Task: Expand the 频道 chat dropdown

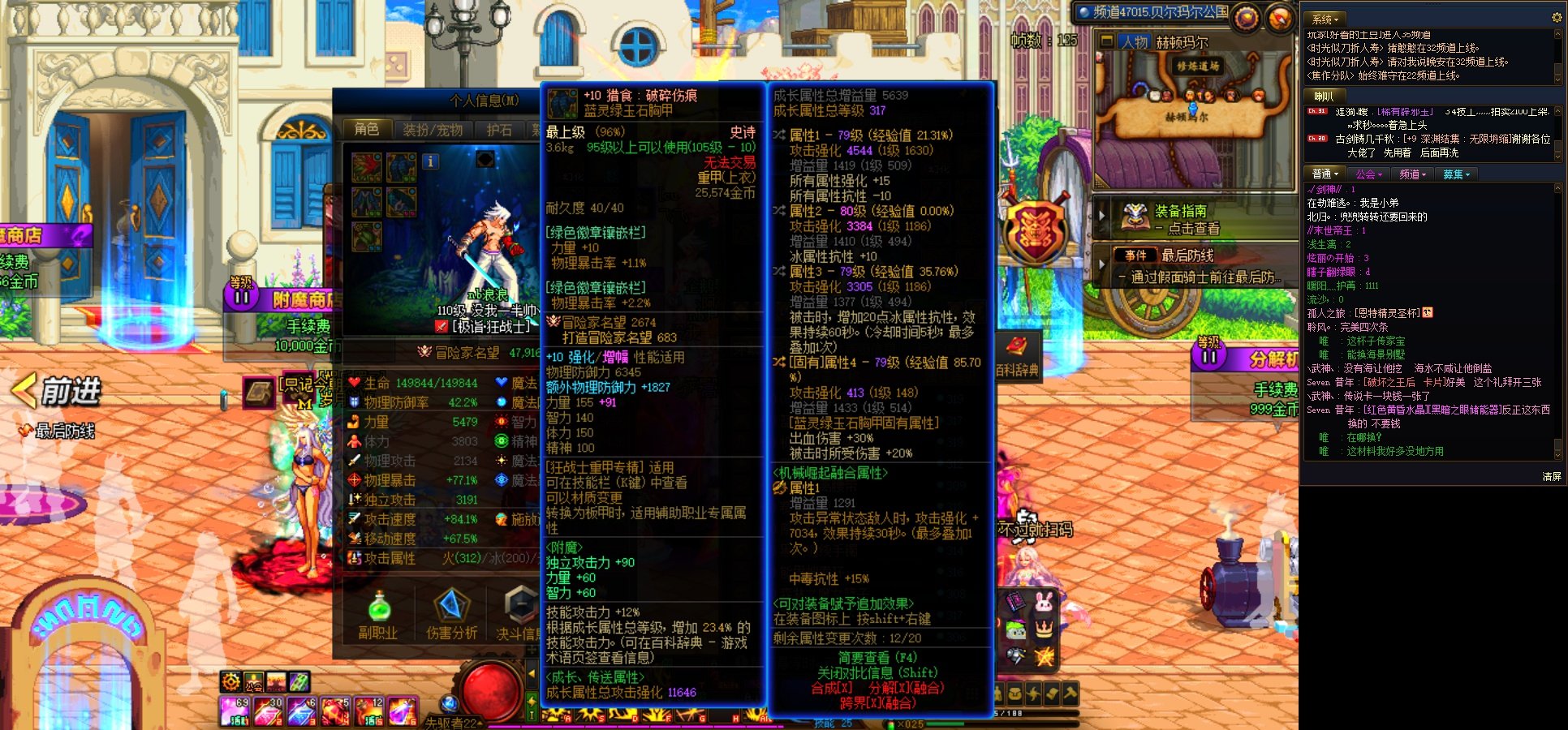Action: 1412,174
